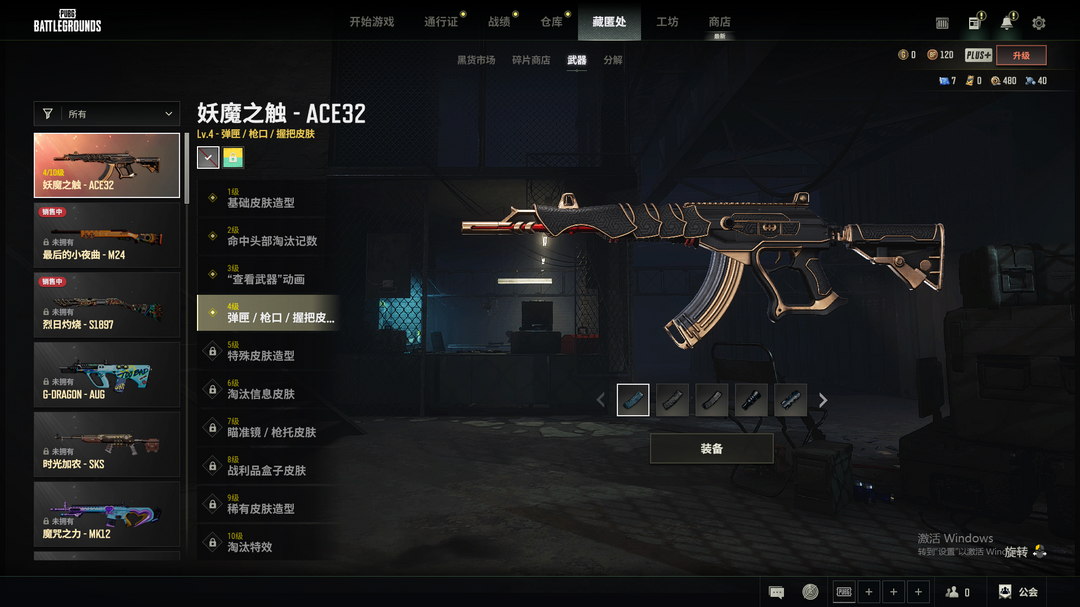Open the 仓库 tab
The width and height of the screenshot is (1080, 607).
tap(551, 22)
